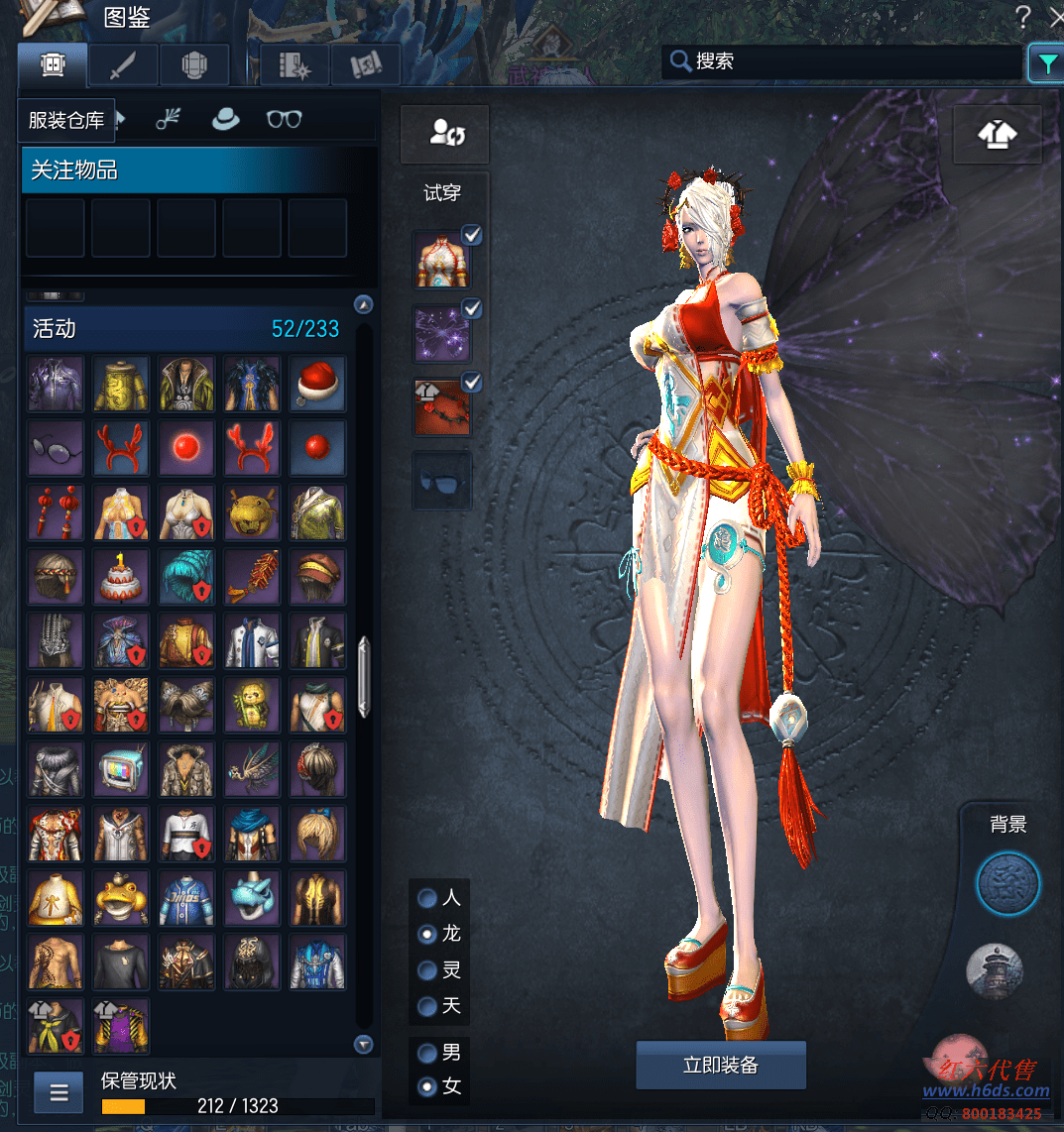1064x1132 pixels.
Task: Choose the 灵 race option
Action: pyautogui.click(x=428, y=970)
